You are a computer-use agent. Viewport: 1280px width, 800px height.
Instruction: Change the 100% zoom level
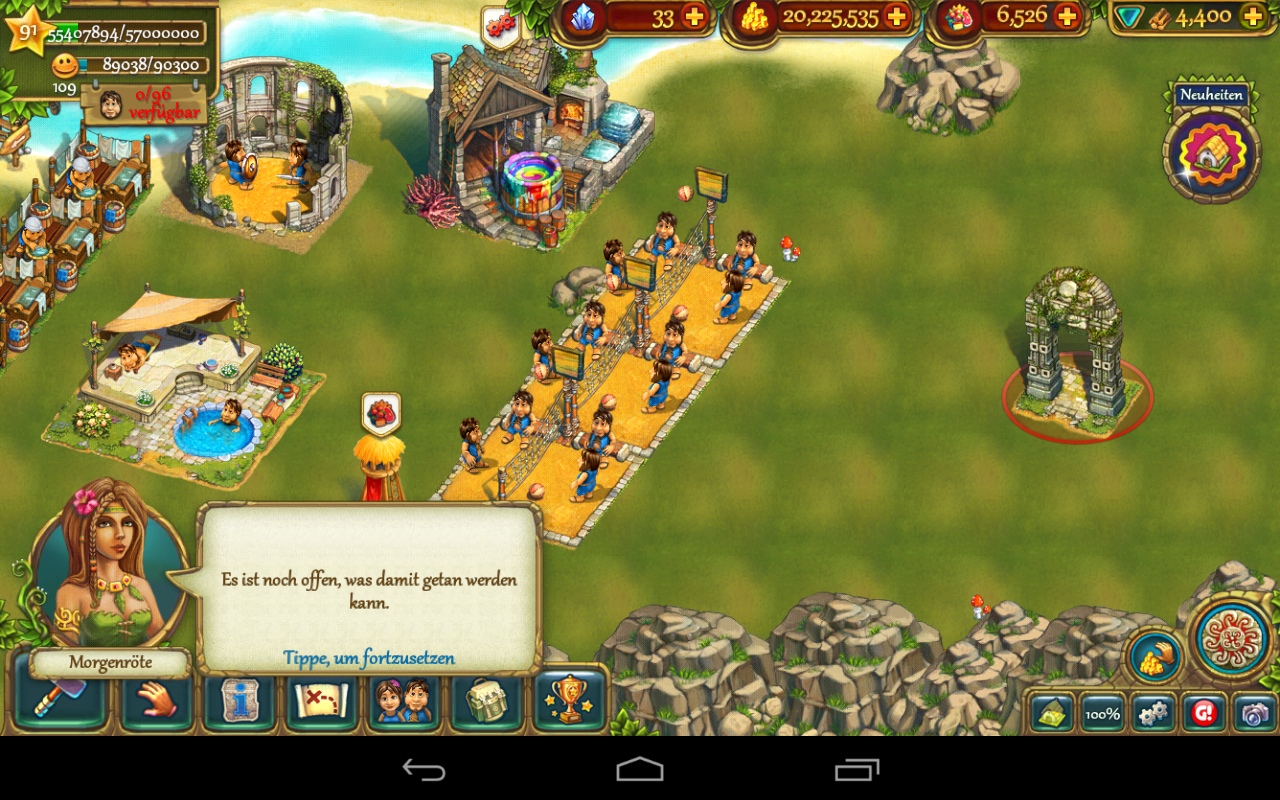tap(1102, 713)
